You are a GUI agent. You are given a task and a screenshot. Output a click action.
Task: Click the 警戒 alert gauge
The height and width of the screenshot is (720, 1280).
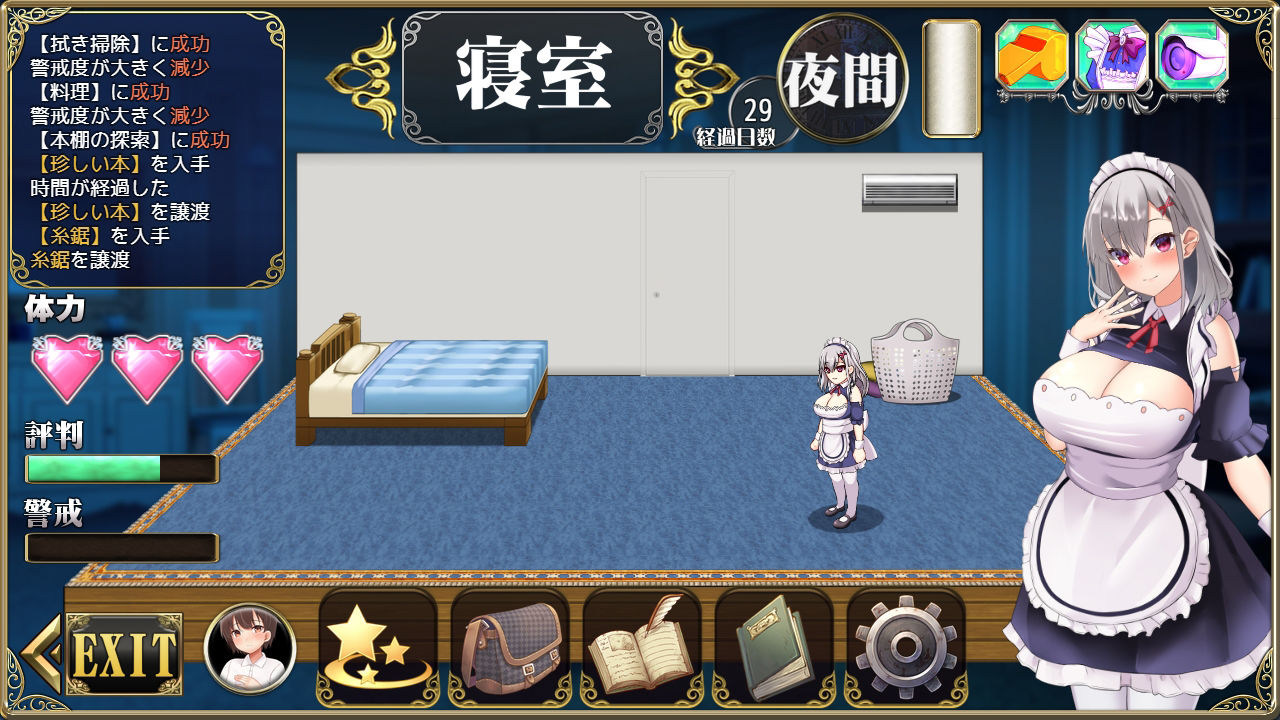(120, 547)
